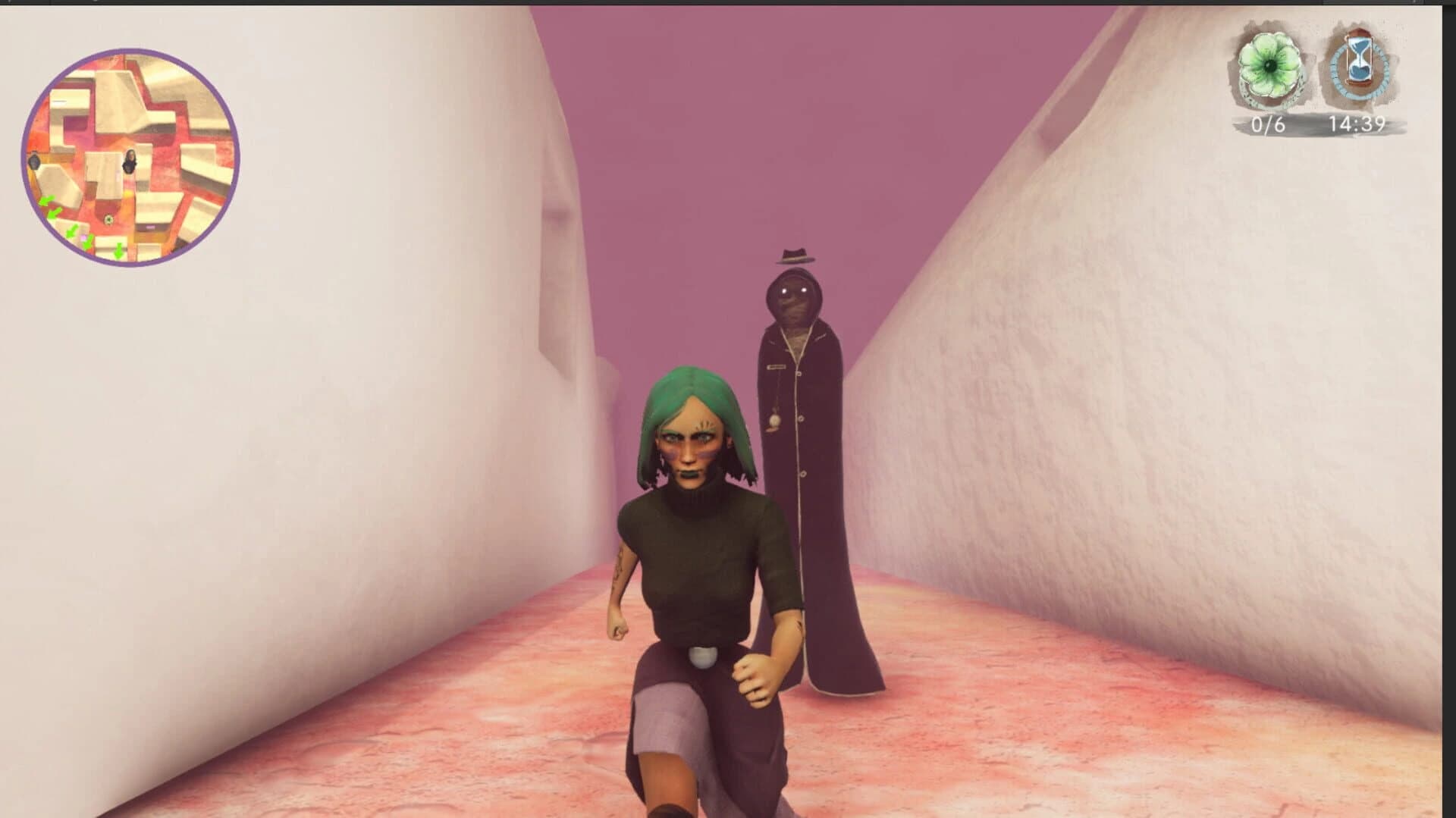Click the bottom-most green arrow on the minimap
This screenshot has width=1456, height=818.
pos(118,250)
